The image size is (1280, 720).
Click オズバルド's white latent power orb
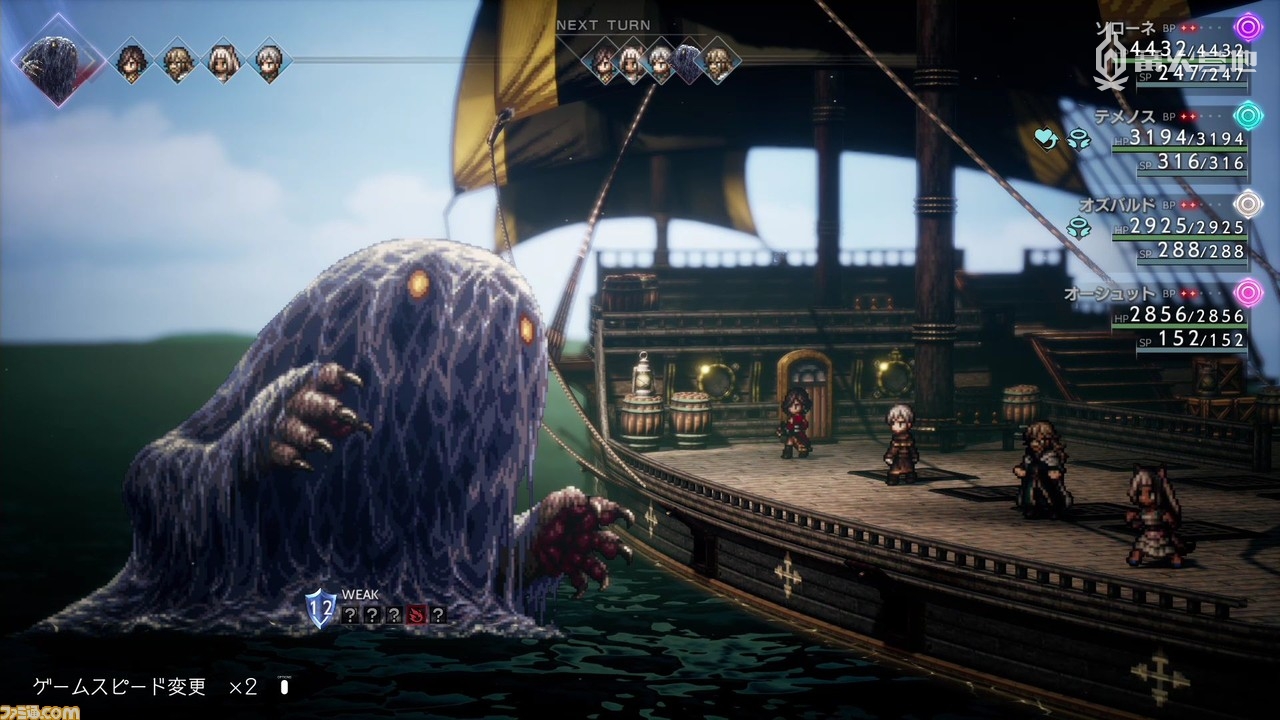[x=1248, y=204]
